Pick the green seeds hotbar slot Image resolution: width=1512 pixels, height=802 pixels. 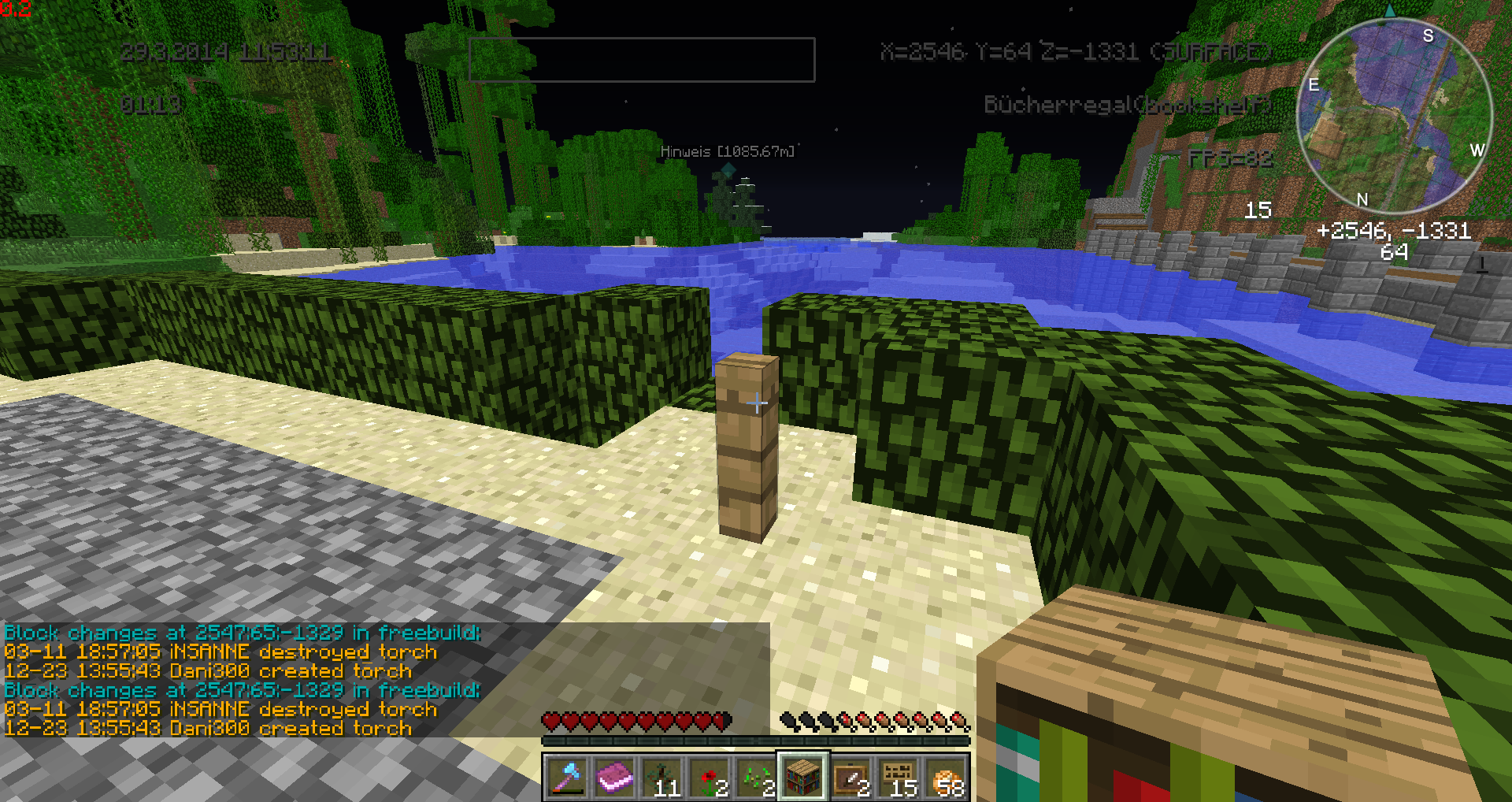click(x=756, y=776)
